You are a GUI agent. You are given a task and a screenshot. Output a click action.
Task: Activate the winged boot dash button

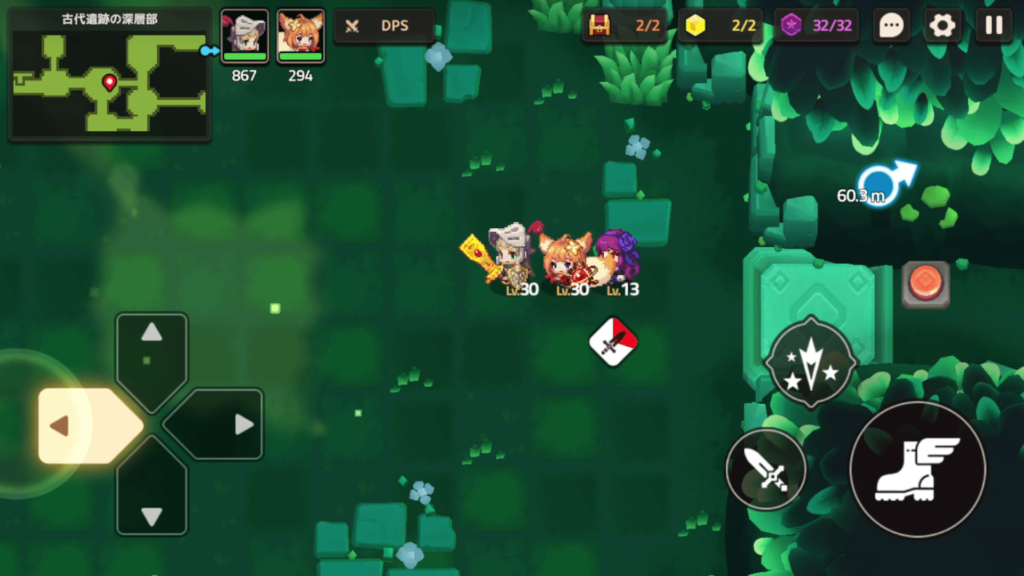917,470
